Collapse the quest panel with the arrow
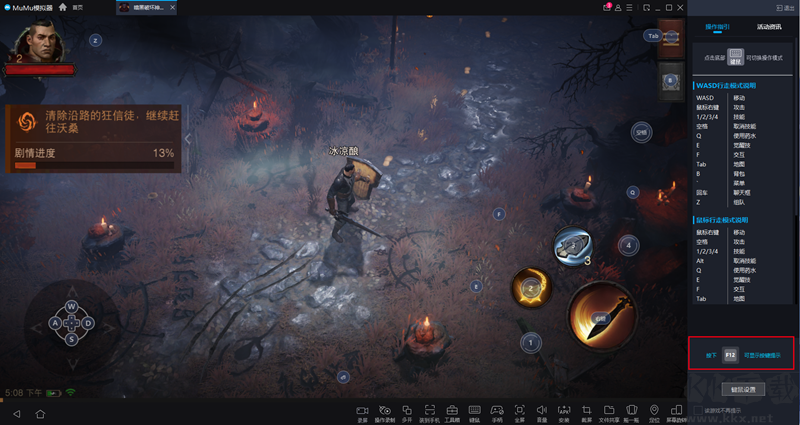Image resolution: width=800 pixels, height=425 pixels. coord(186,139)
